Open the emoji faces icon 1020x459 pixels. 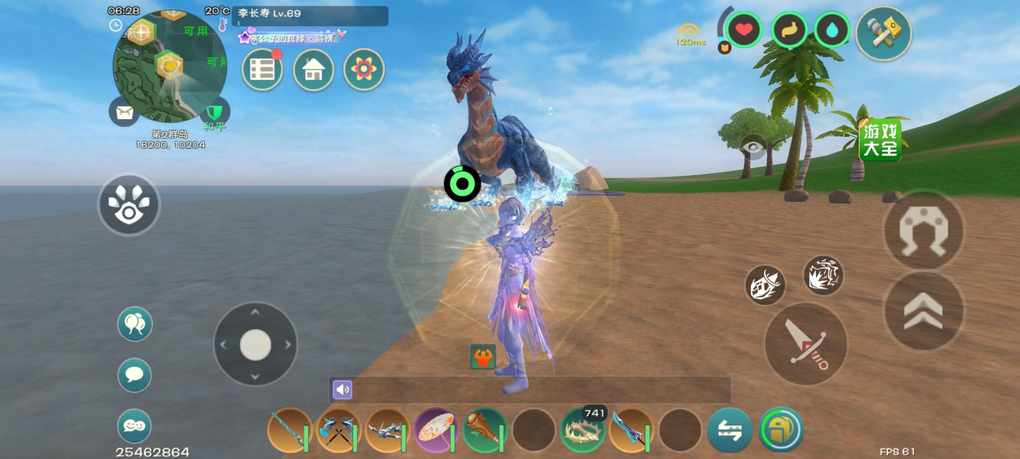(x=135, y=426)
